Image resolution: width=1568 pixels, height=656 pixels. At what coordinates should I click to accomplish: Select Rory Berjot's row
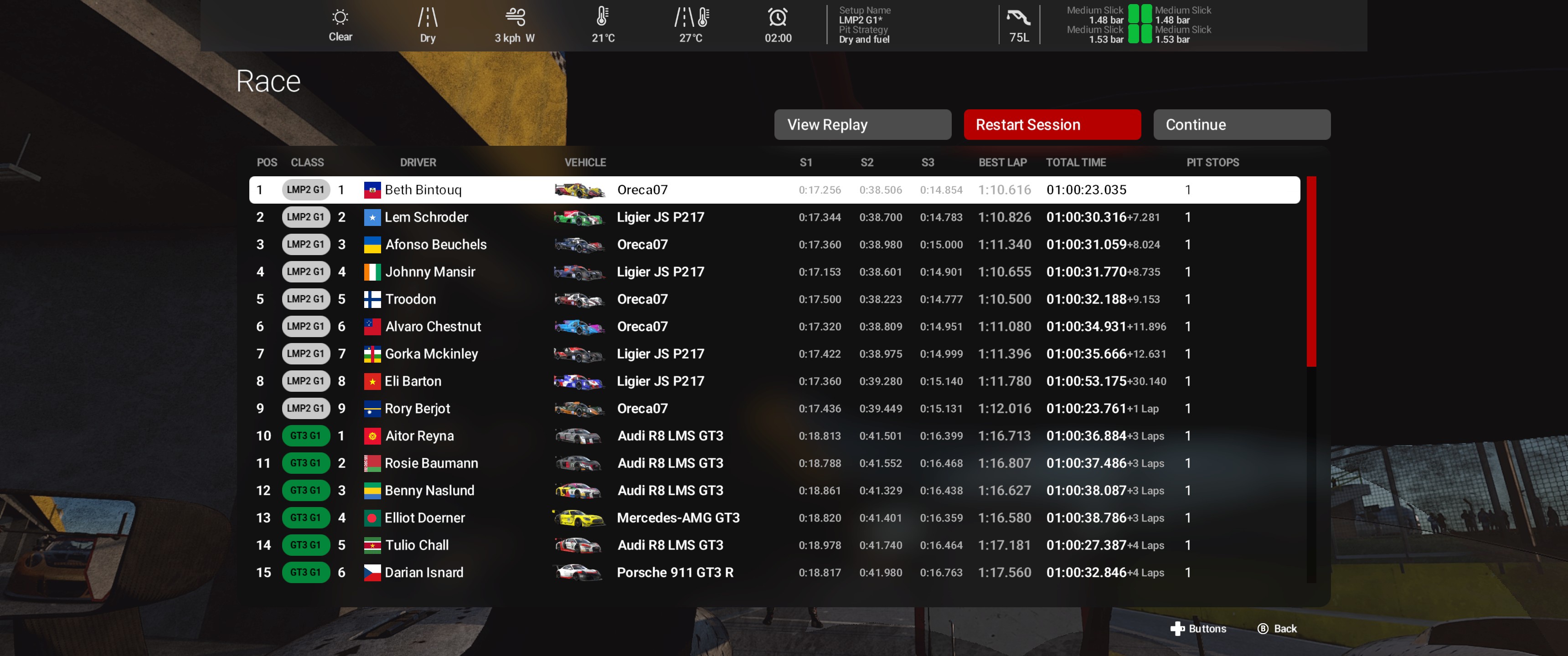tap(774, 409)
